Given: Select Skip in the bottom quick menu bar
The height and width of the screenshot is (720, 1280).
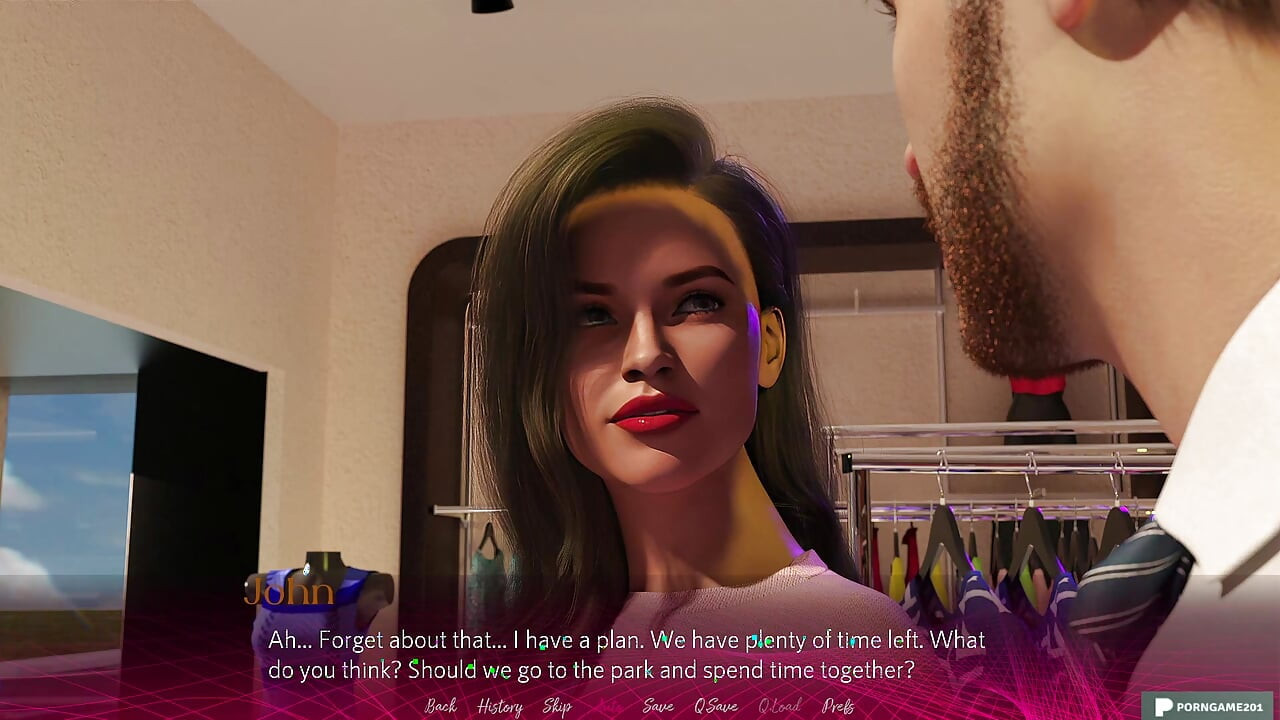Looking at the screenshot, I should coord(558,706).
